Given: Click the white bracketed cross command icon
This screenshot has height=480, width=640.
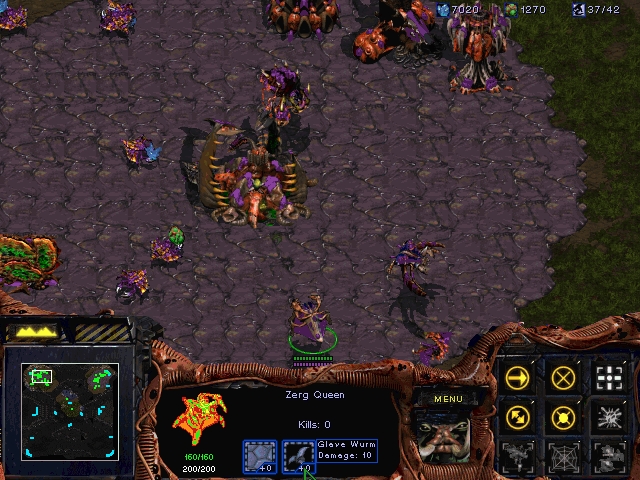Looking at the screenshot, I should click(x=609, y=377).
